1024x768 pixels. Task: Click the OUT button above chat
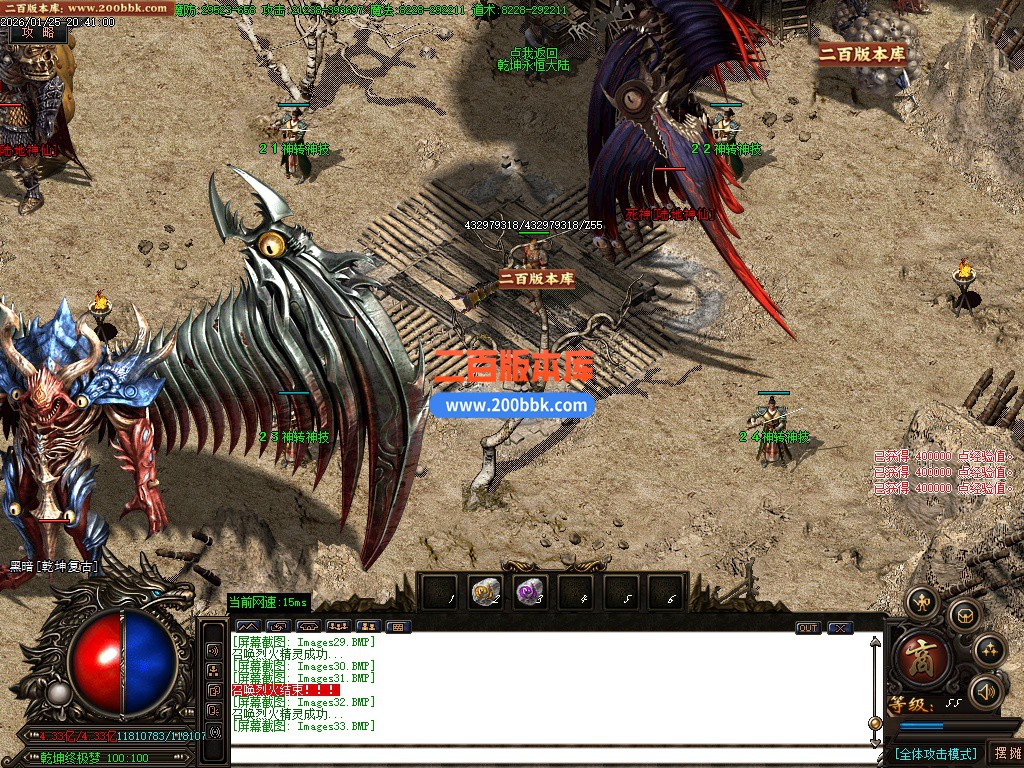click(808, 628)
